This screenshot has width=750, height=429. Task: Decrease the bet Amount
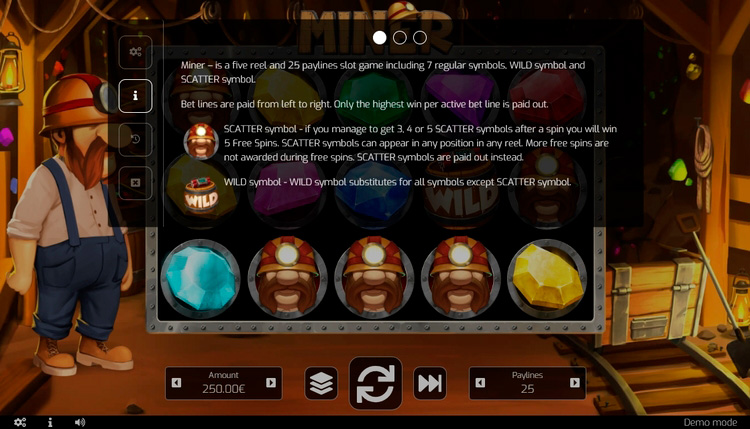tap(177, 383)
